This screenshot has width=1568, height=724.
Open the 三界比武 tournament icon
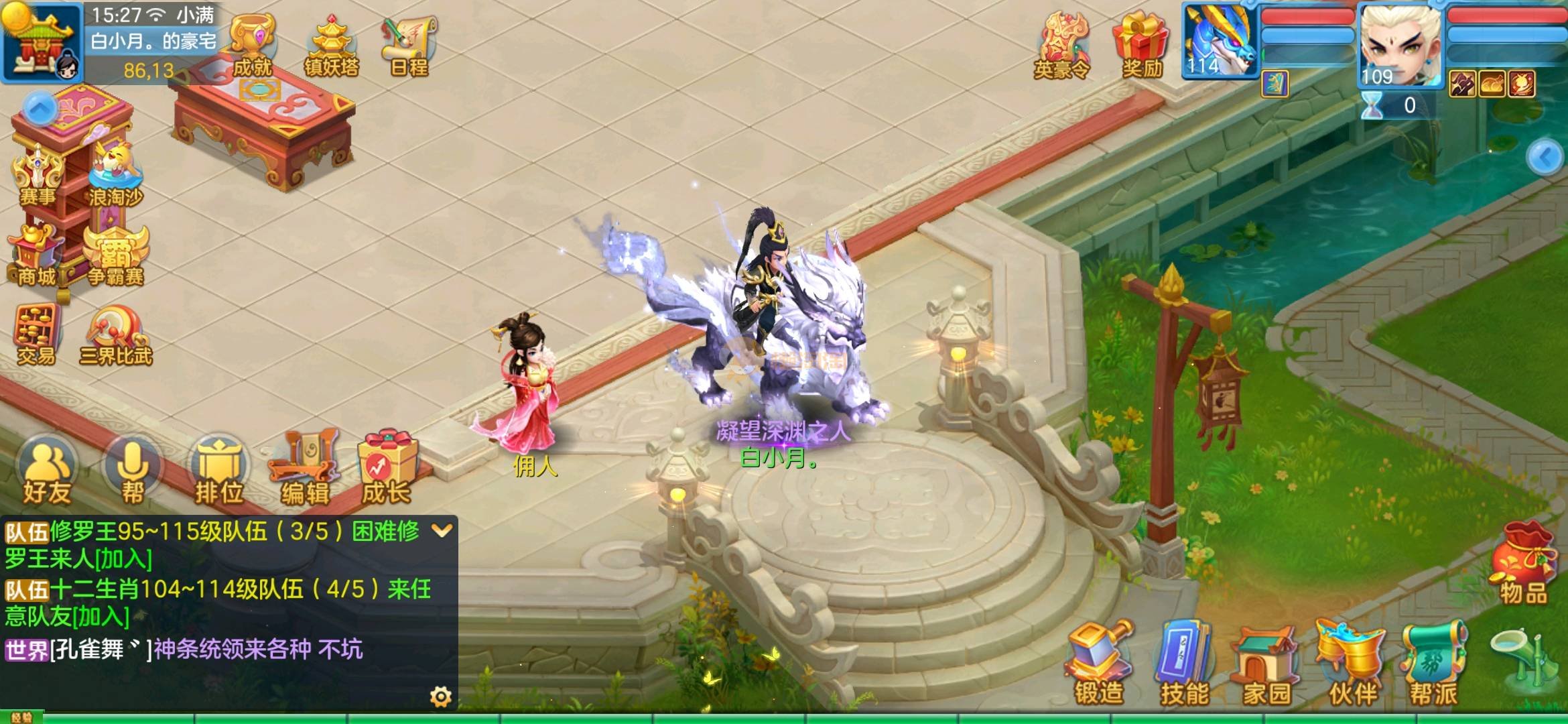tap(116, 335)
